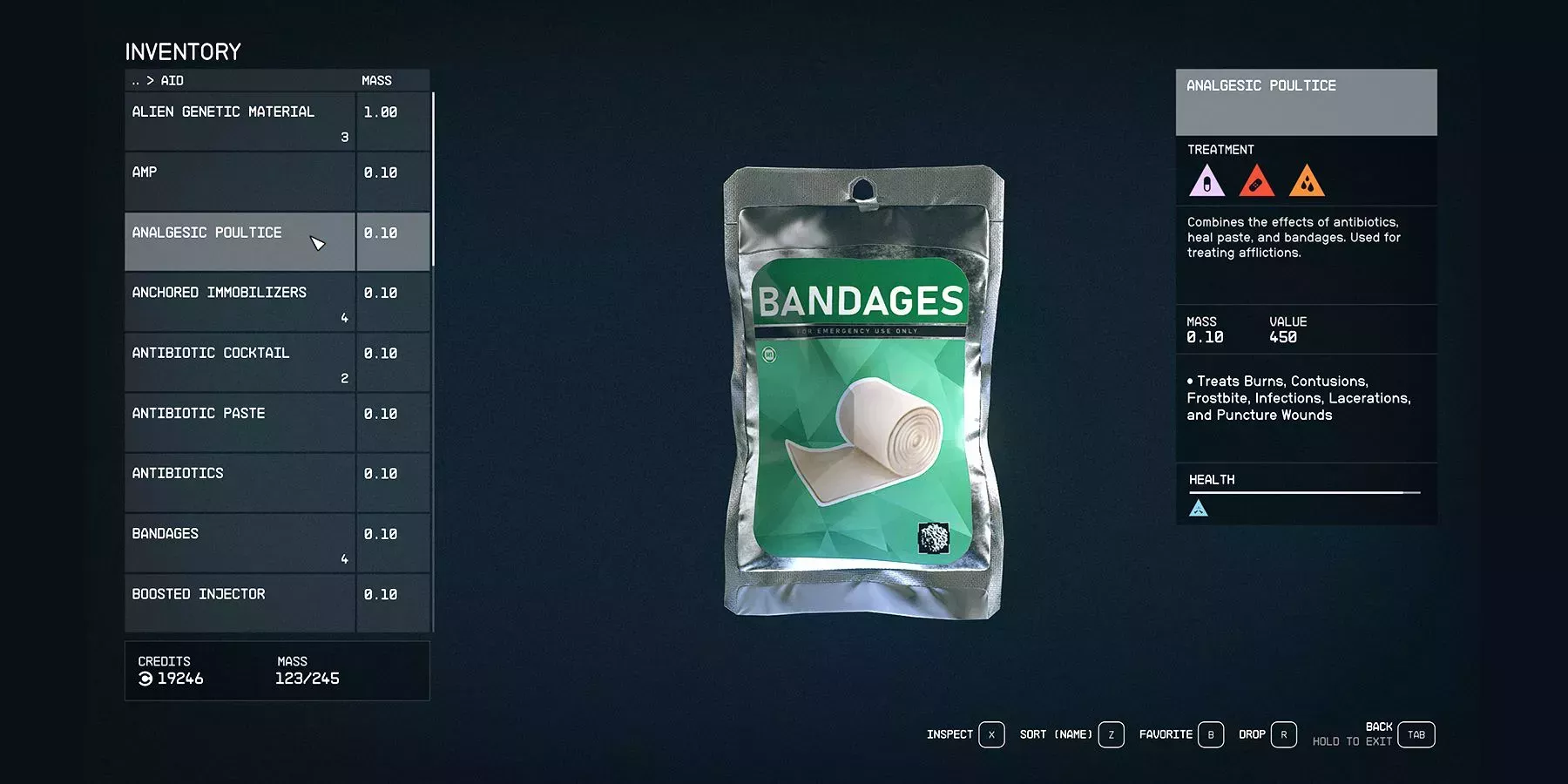The width and height of the screenshot is (1568, 784).
Task: Click the Inspect action button
Action: coord(991,735)
